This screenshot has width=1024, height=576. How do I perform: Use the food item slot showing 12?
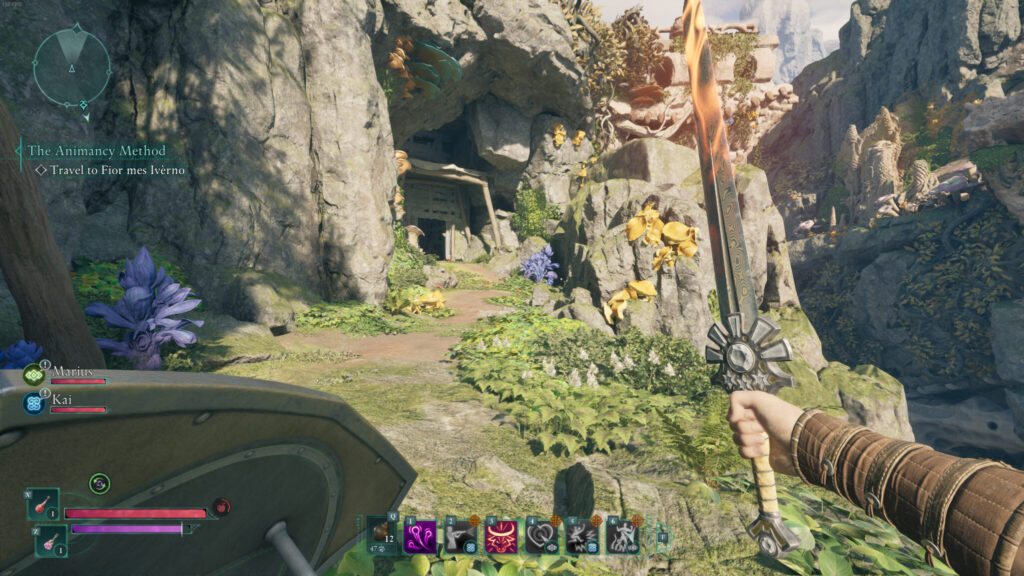coord(381,535)
